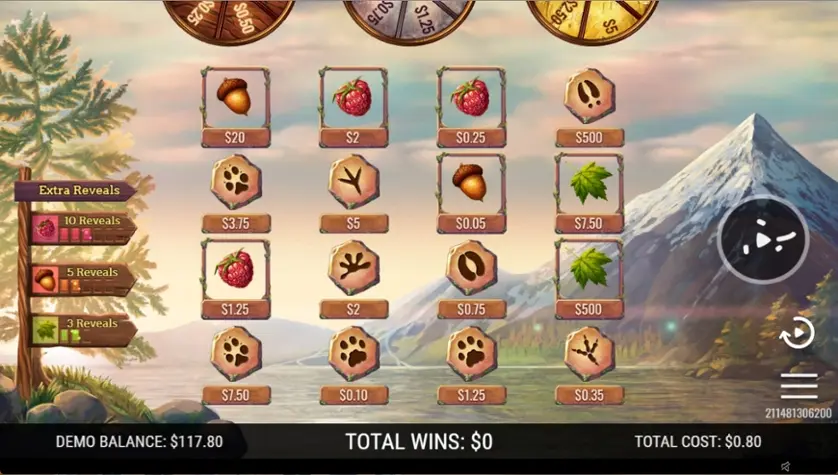The height and width of the screenshot is (475, 838).
Task: Activate the autoplay circular arrow button
Action: point(797,332)
